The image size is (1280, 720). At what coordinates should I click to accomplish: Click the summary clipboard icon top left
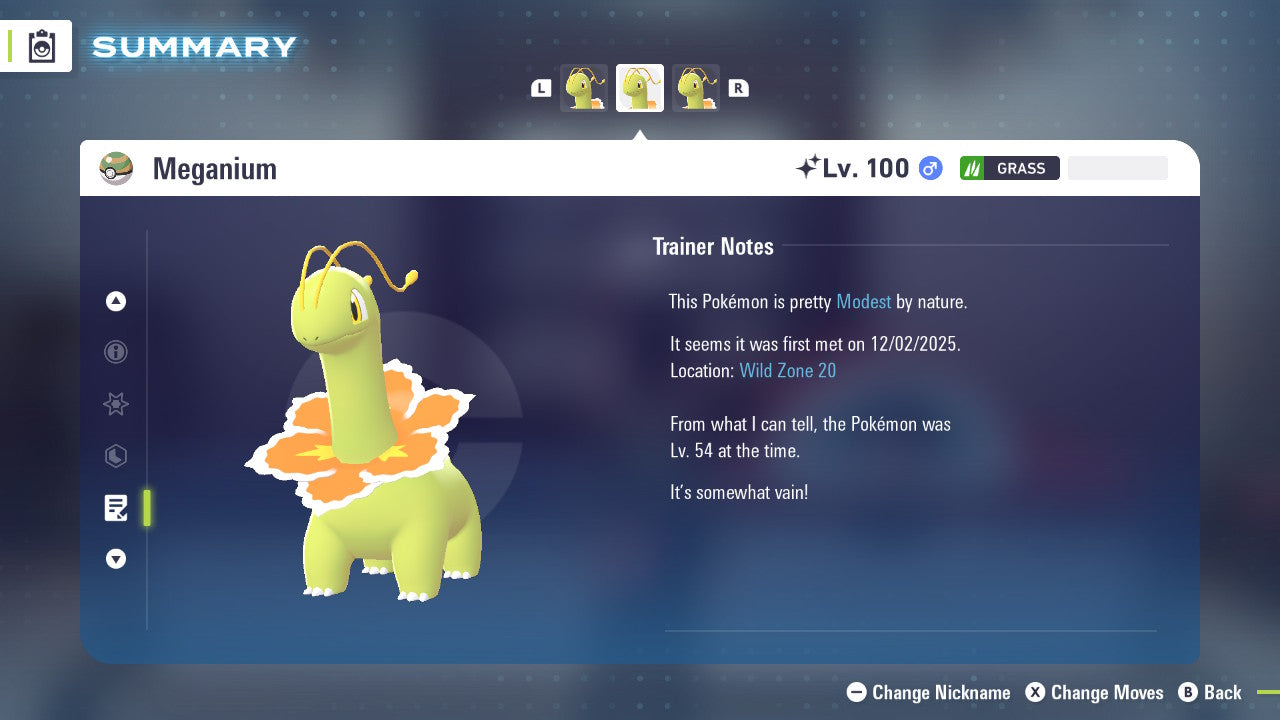(40, 46)
